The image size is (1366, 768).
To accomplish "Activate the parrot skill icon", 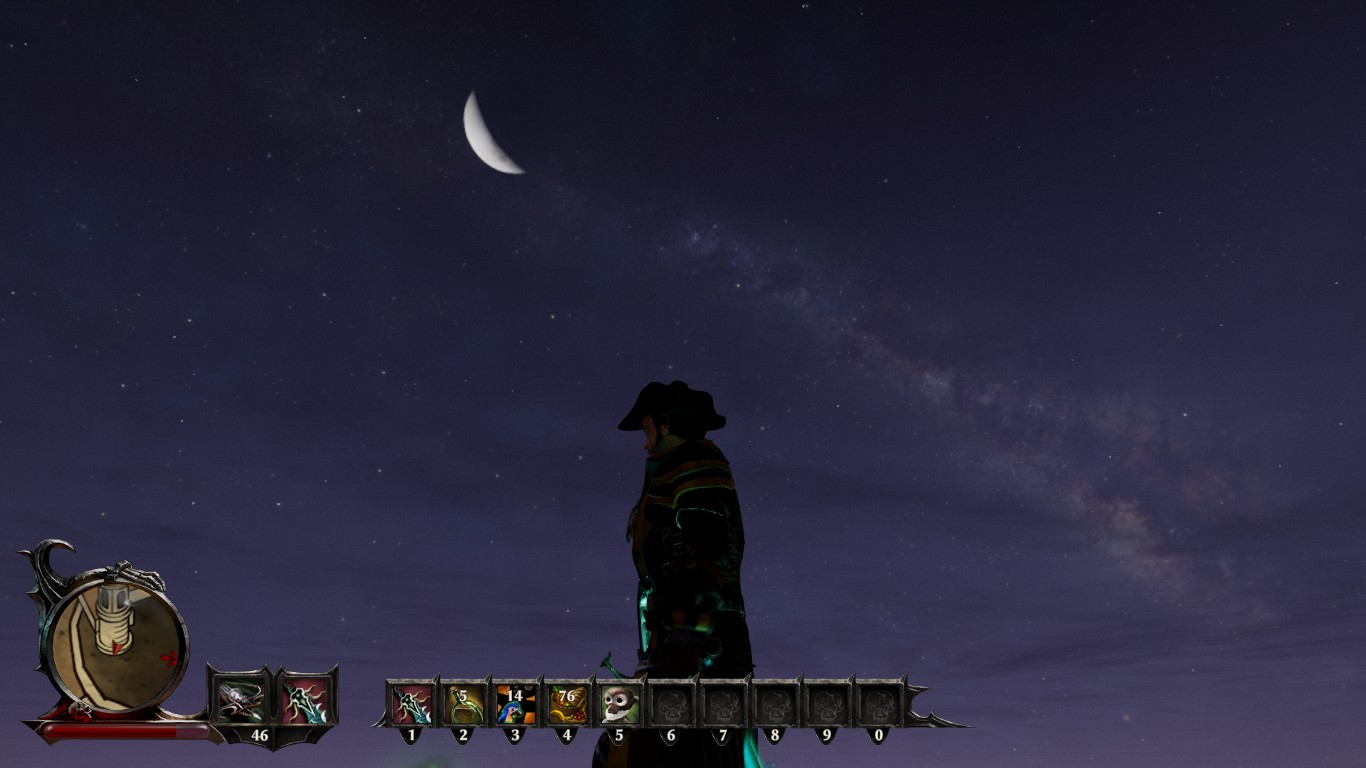I will pos(515,704).
